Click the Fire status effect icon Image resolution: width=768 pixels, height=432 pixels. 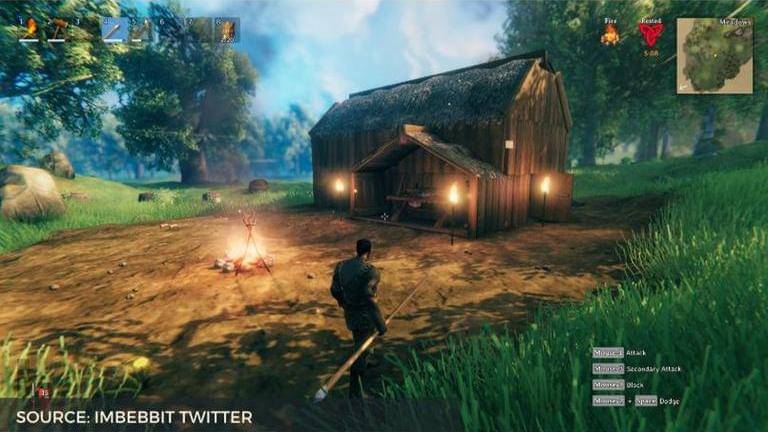click(609, 35)
